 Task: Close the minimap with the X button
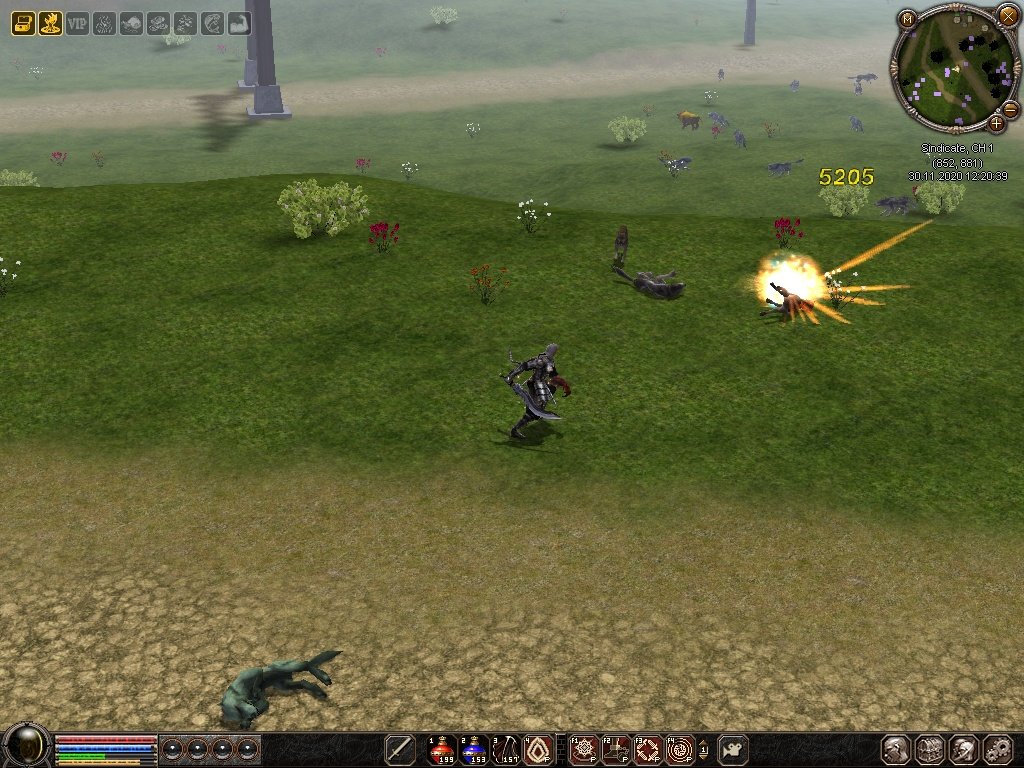point(1007,15)
